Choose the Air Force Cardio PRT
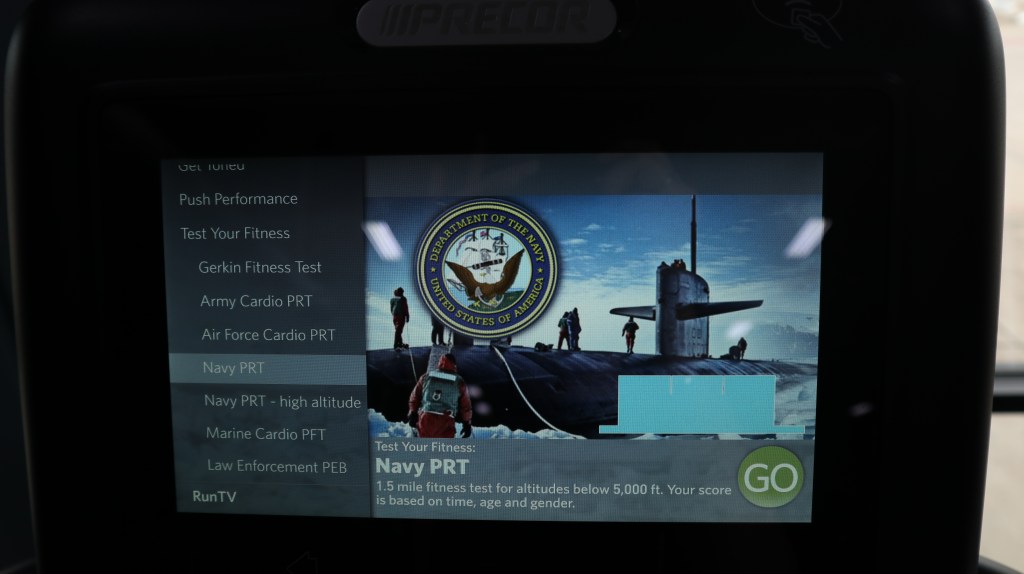 tap(268, 335)
